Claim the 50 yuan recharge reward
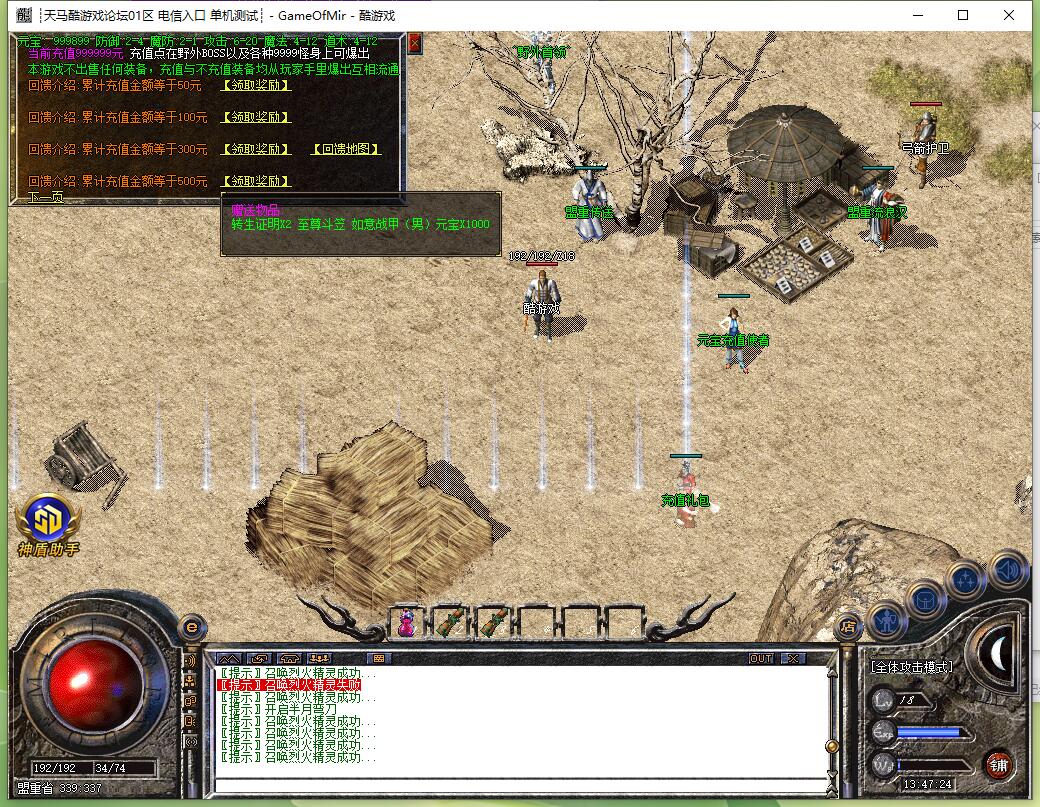1040x807 pixels. pyautogui.click(x=255, y=85)
